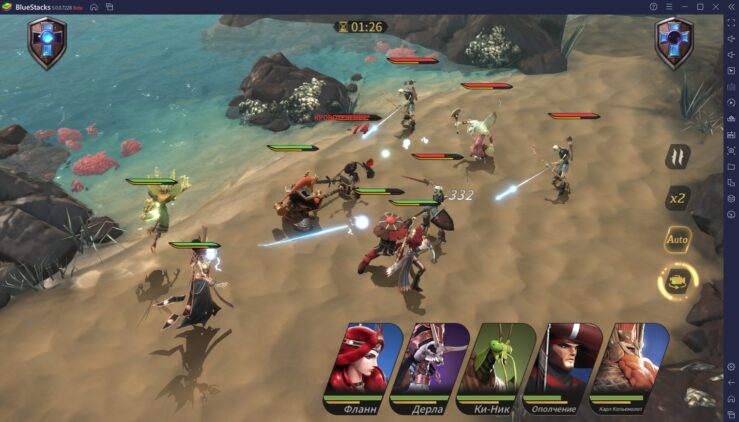The image size is (739, 422).
Task: Close the BlueStacks window
Action: [x=729, y=6]
